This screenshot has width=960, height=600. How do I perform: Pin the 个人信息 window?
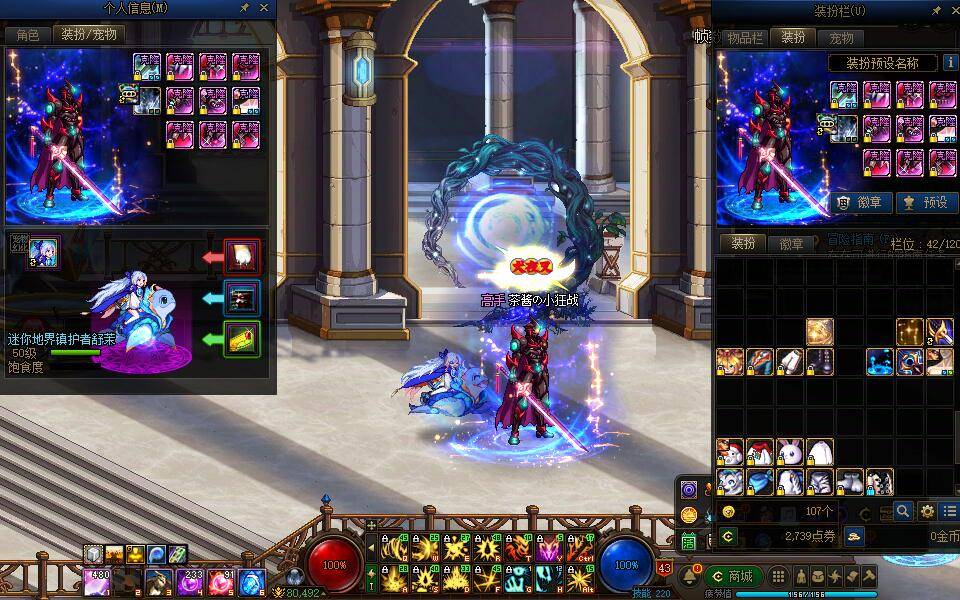244,8
